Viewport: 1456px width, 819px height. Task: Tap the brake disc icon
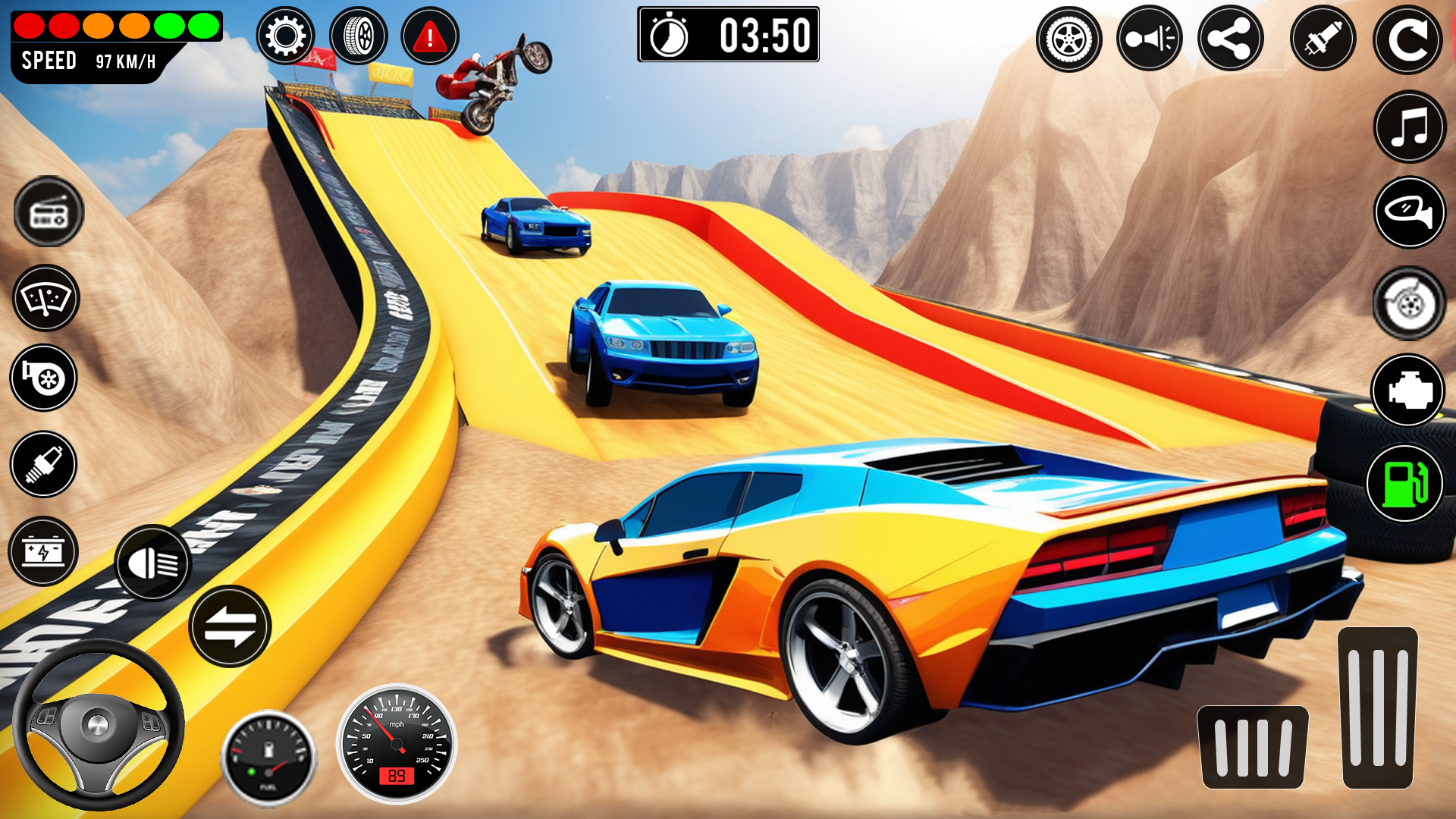click(x=1409, y=303)
